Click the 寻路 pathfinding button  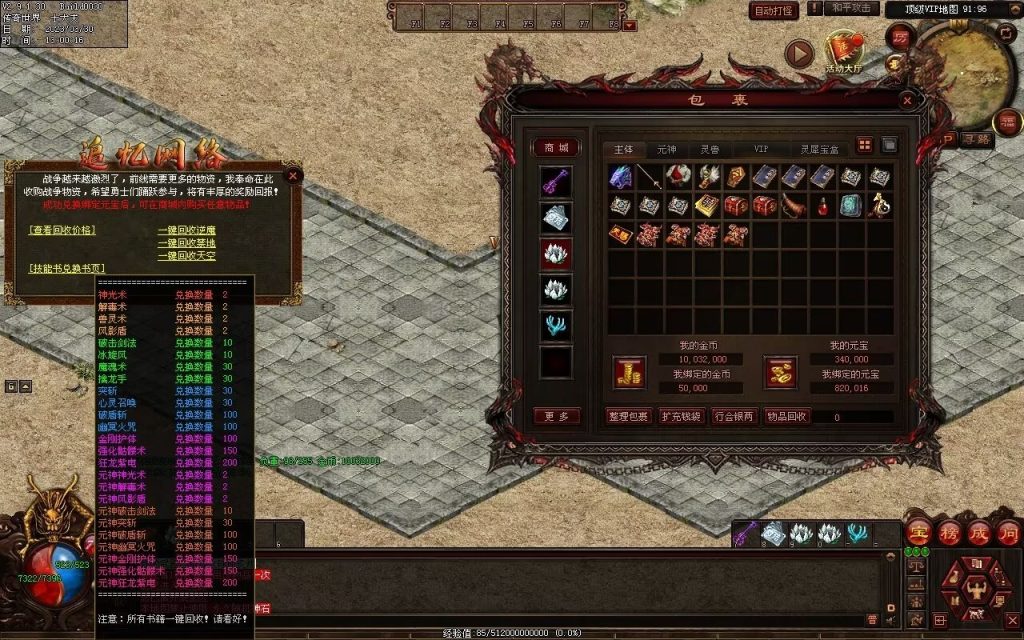(975, 140)
